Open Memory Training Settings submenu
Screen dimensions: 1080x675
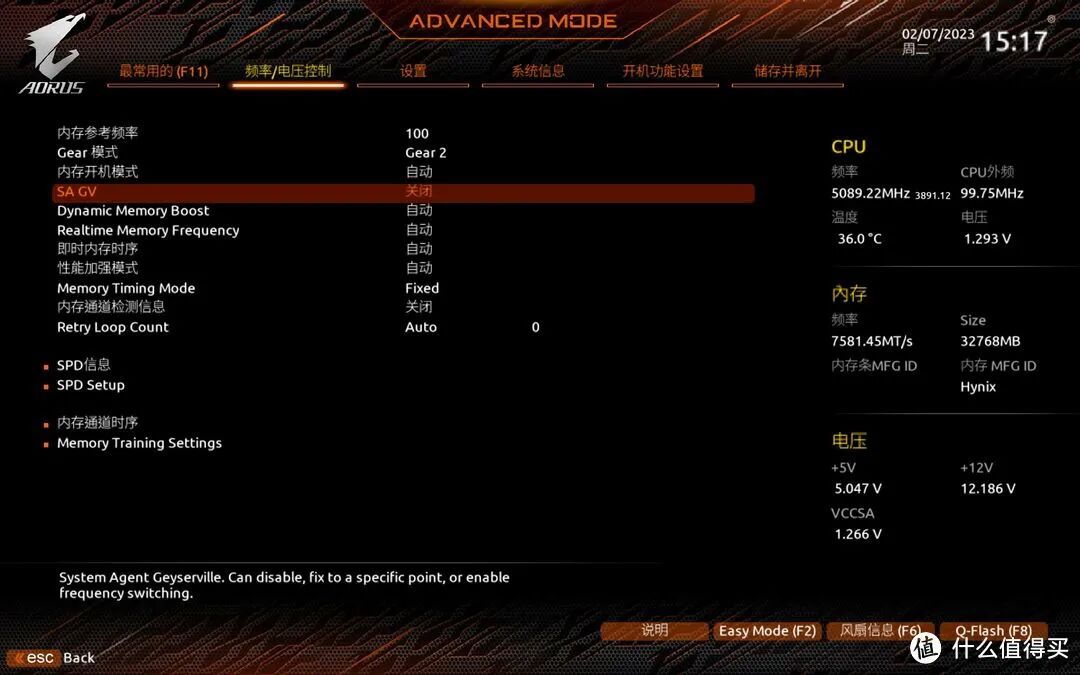139,443
